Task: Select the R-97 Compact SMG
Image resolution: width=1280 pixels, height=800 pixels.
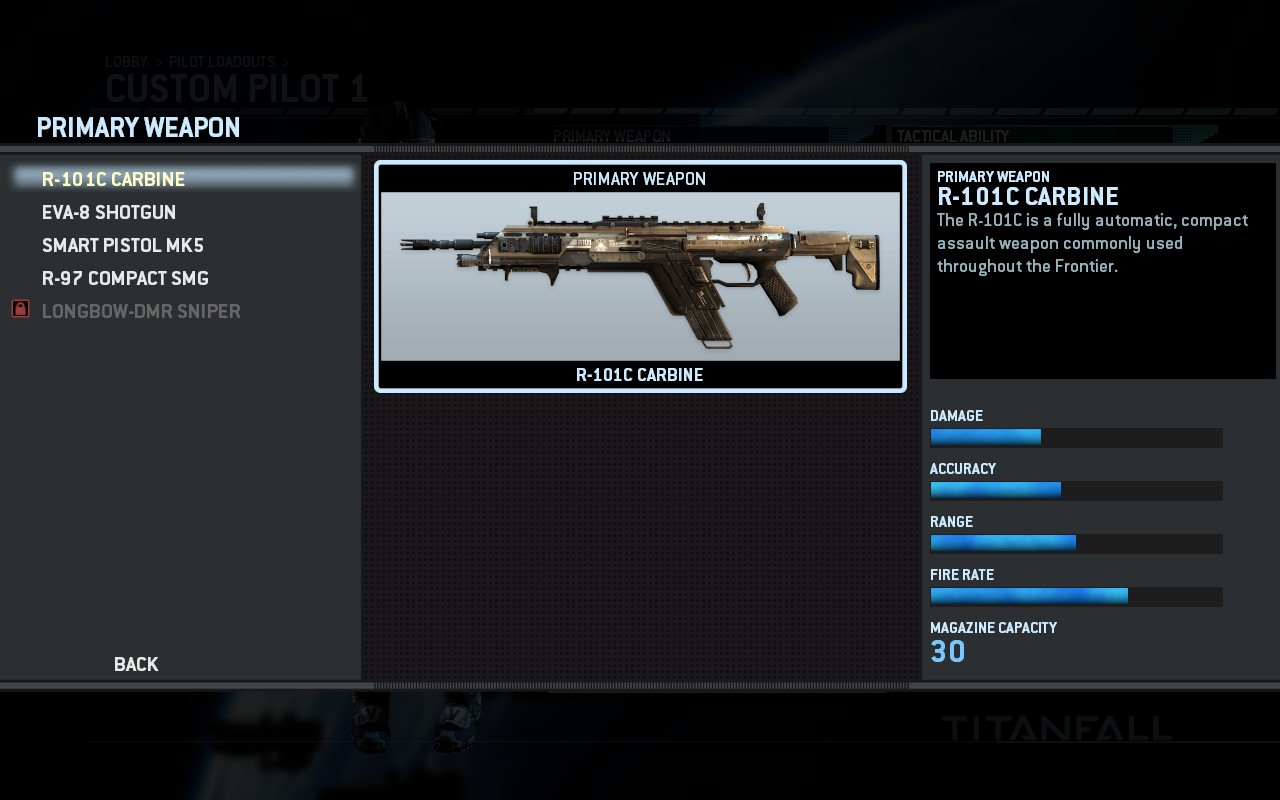Action: tap(125, 278)
